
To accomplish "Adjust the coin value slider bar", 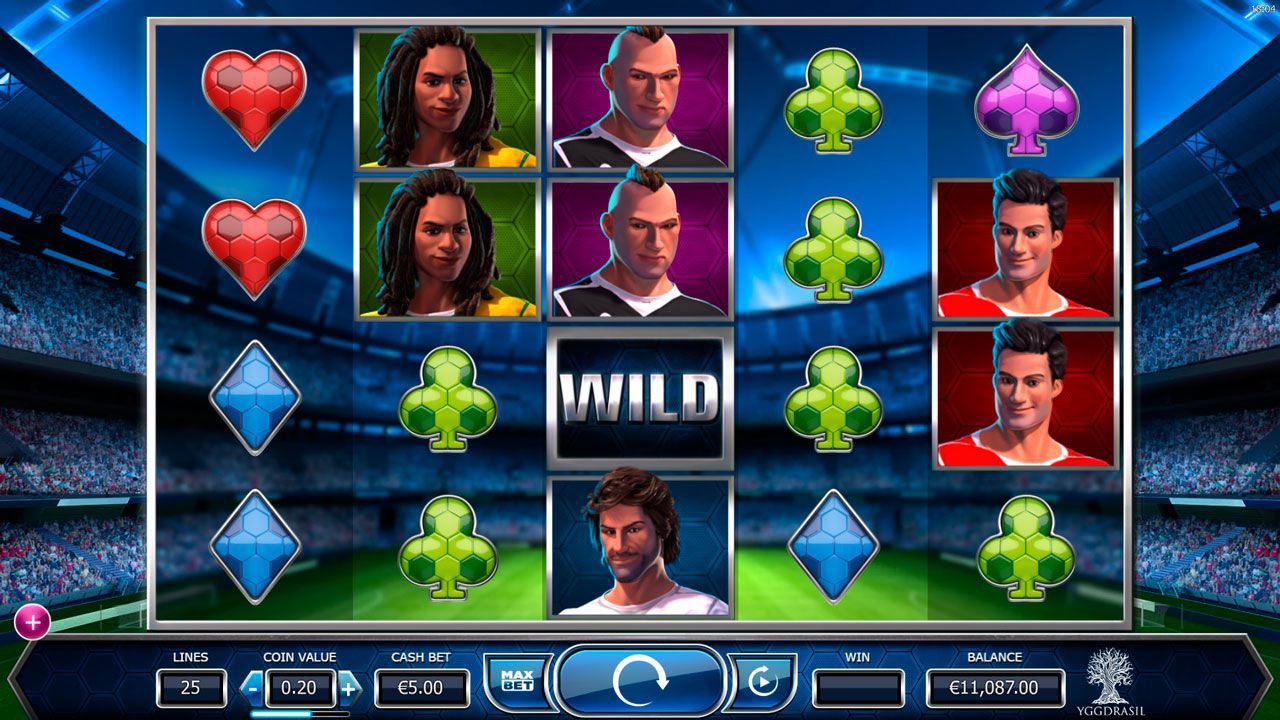I will [300, 714].
